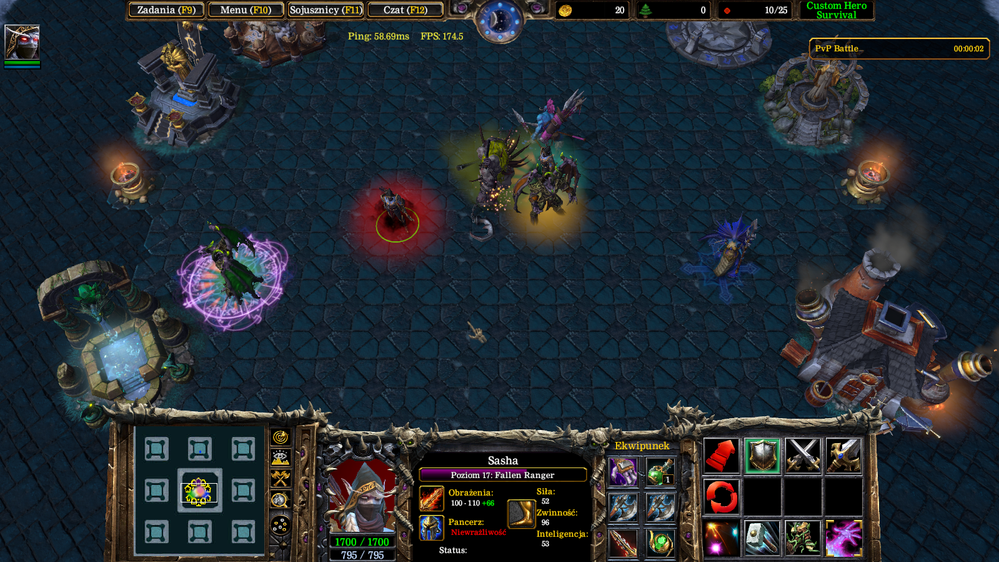
Task: Click the red circular arrows command
Action: (721, 496)
